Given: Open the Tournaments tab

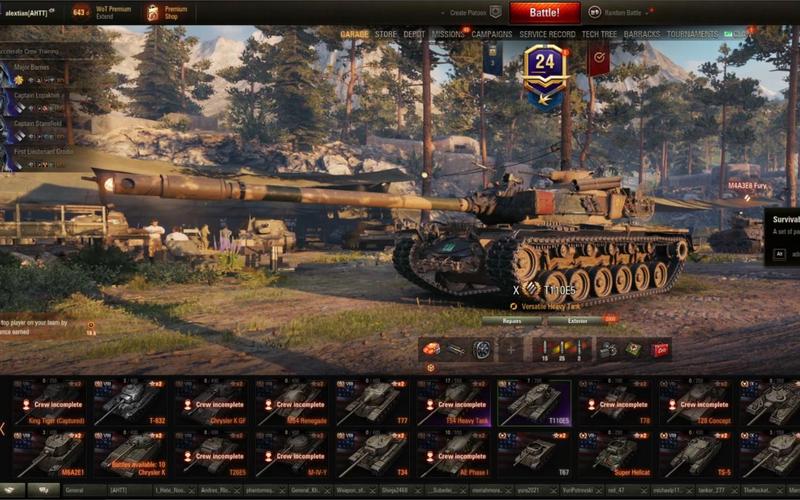Looking at the screenshot, I should pyautogui.click(x=692, y=34).
